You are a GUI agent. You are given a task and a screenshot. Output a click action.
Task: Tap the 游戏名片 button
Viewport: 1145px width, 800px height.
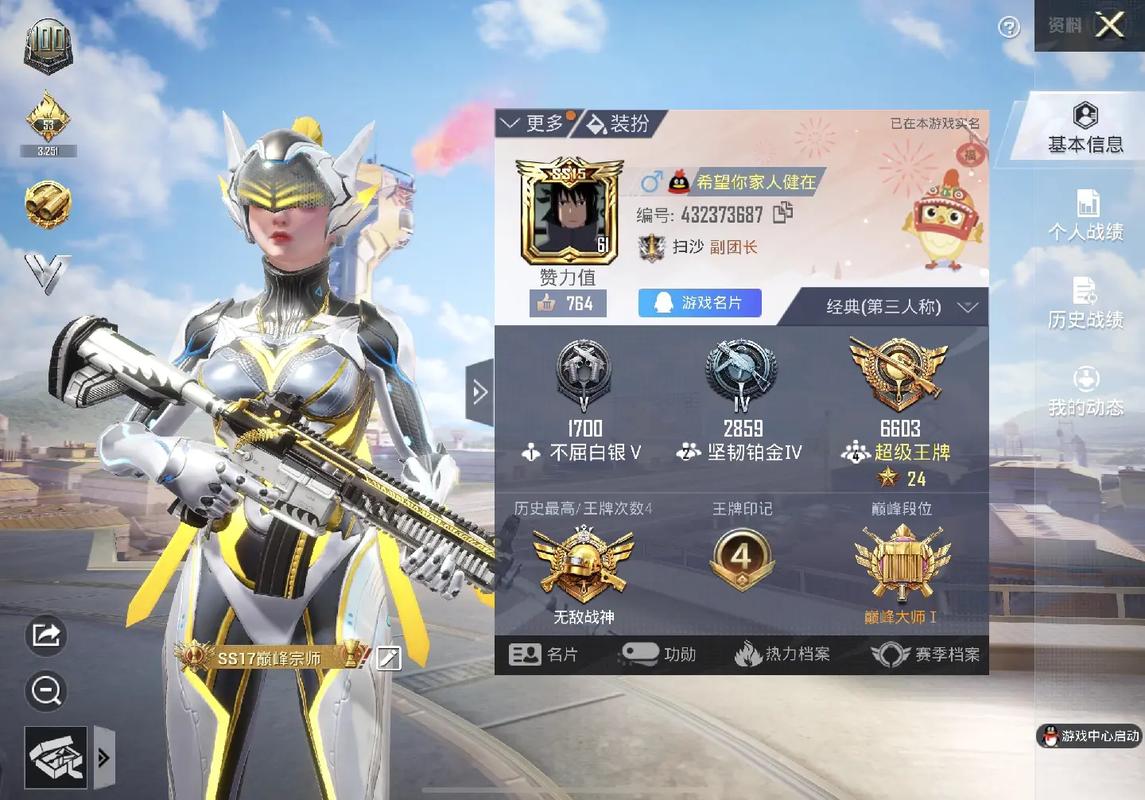tap(700, 303)
